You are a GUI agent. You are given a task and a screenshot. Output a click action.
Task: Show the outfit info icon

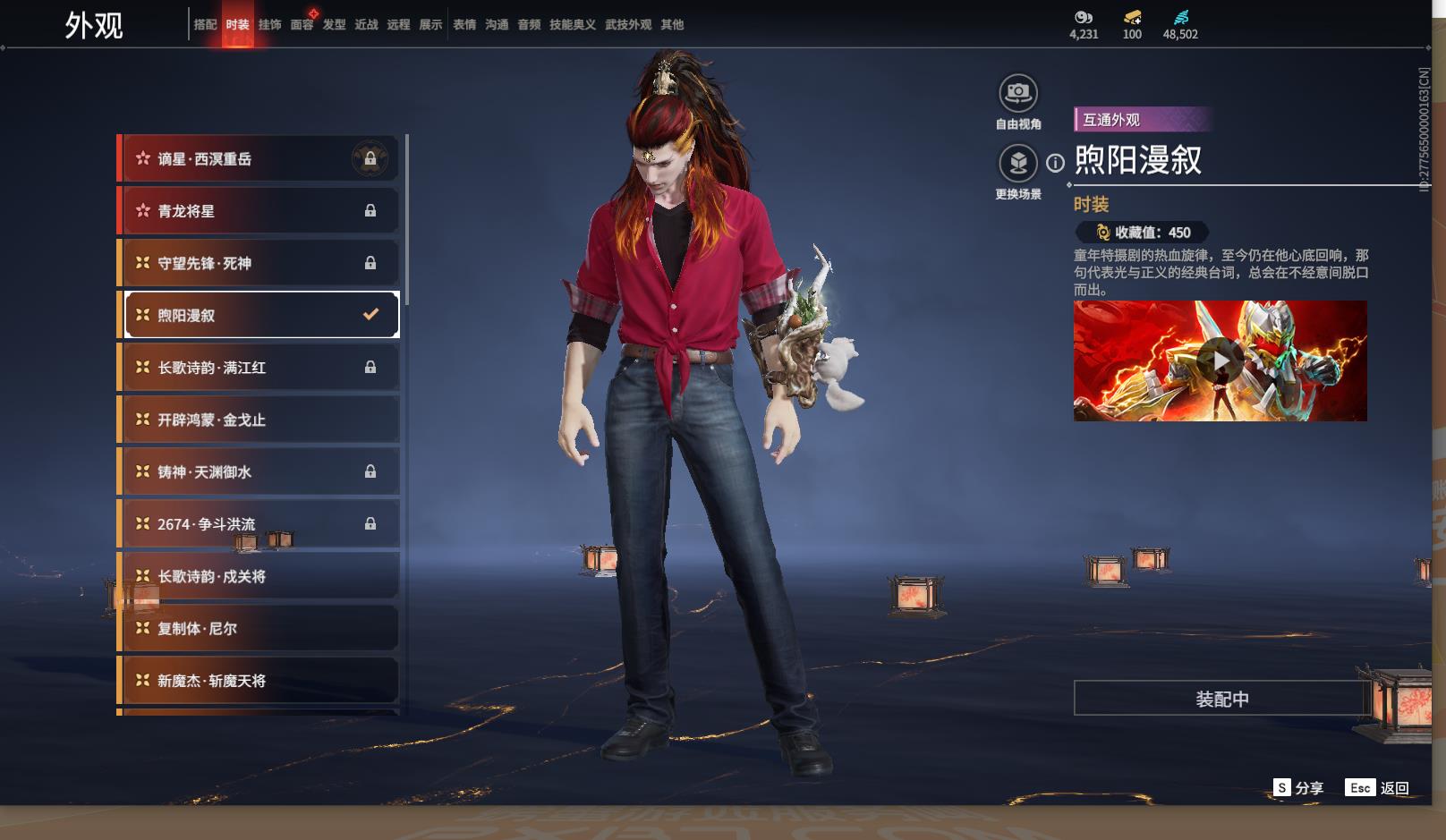[1056, 163]
